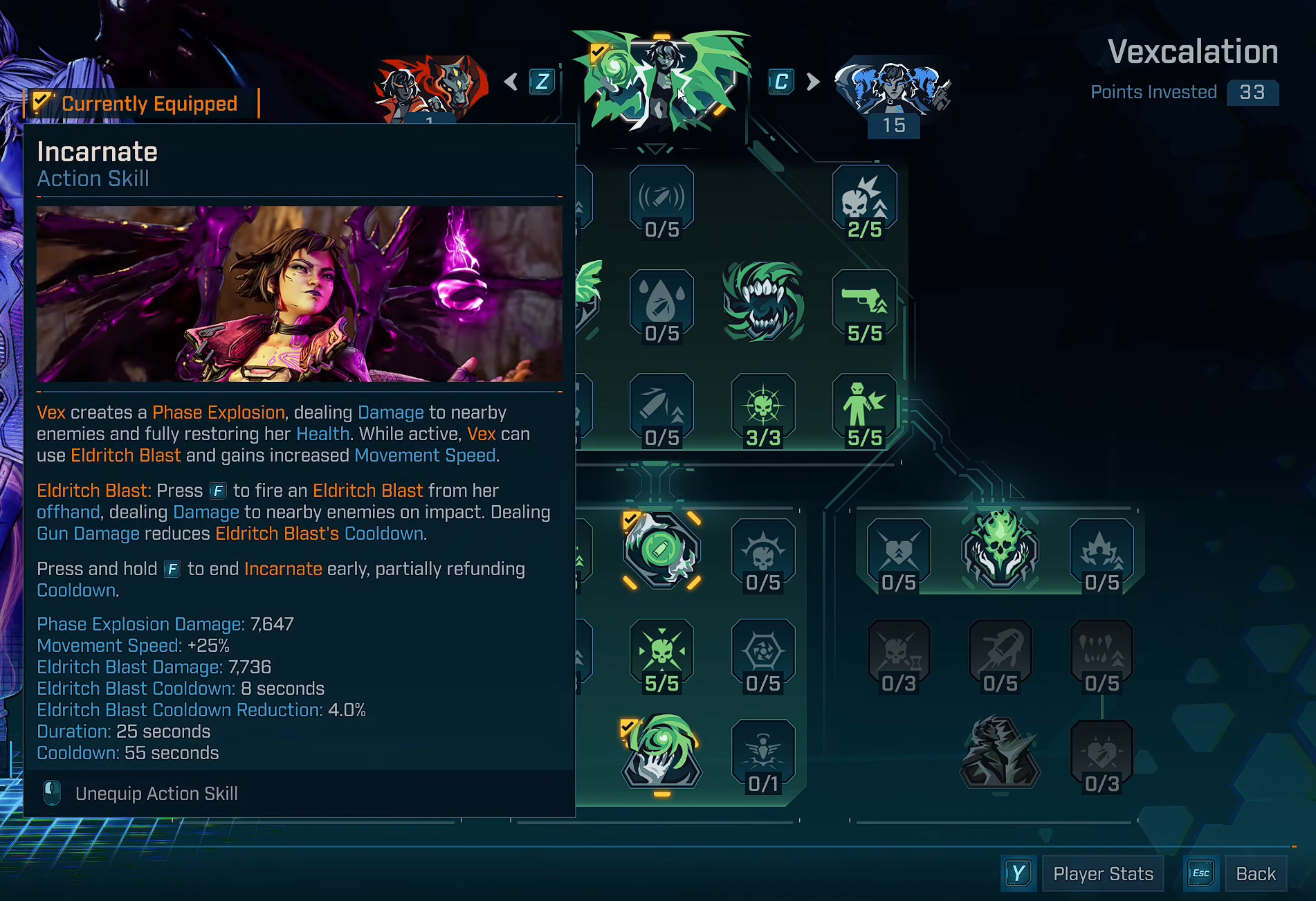The width and height of the screenshot is (1316, 901).
Task: Choose the equipped skull pencil augment
Action: click(x=661, y=551)
